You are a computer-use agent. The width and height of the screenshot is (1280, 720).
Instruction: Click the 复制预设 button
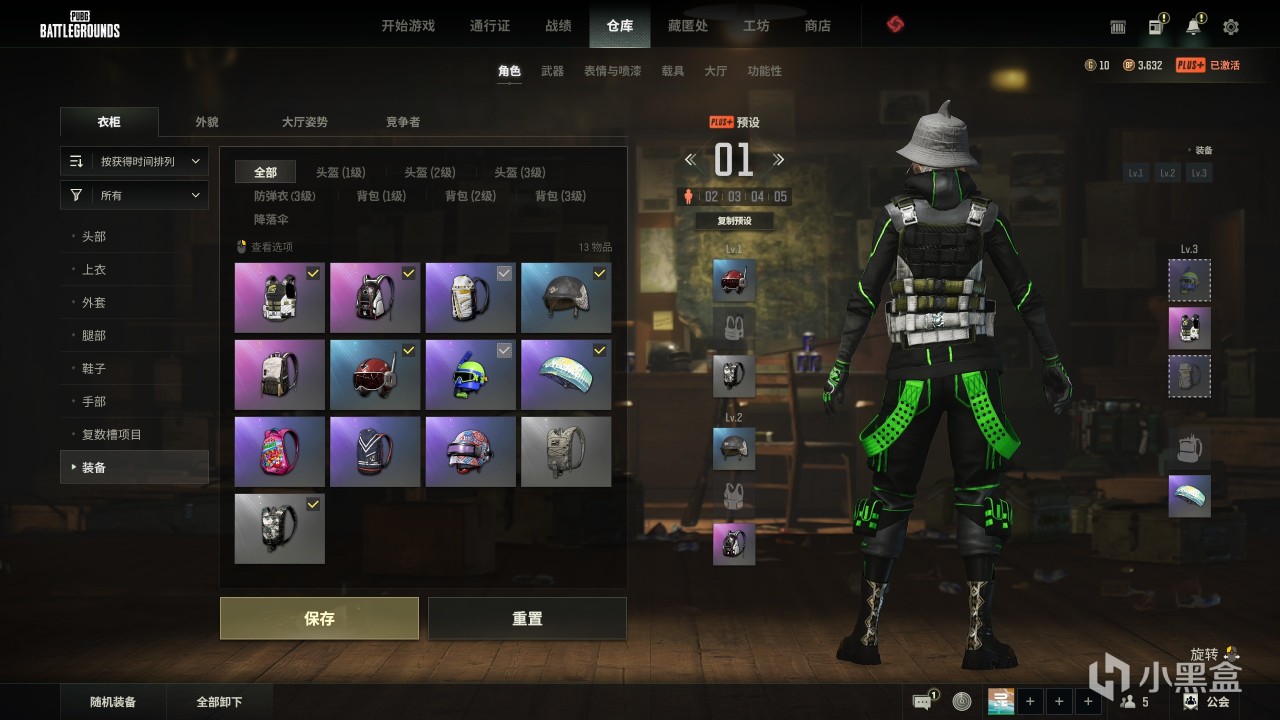click(x=734, y=221)
